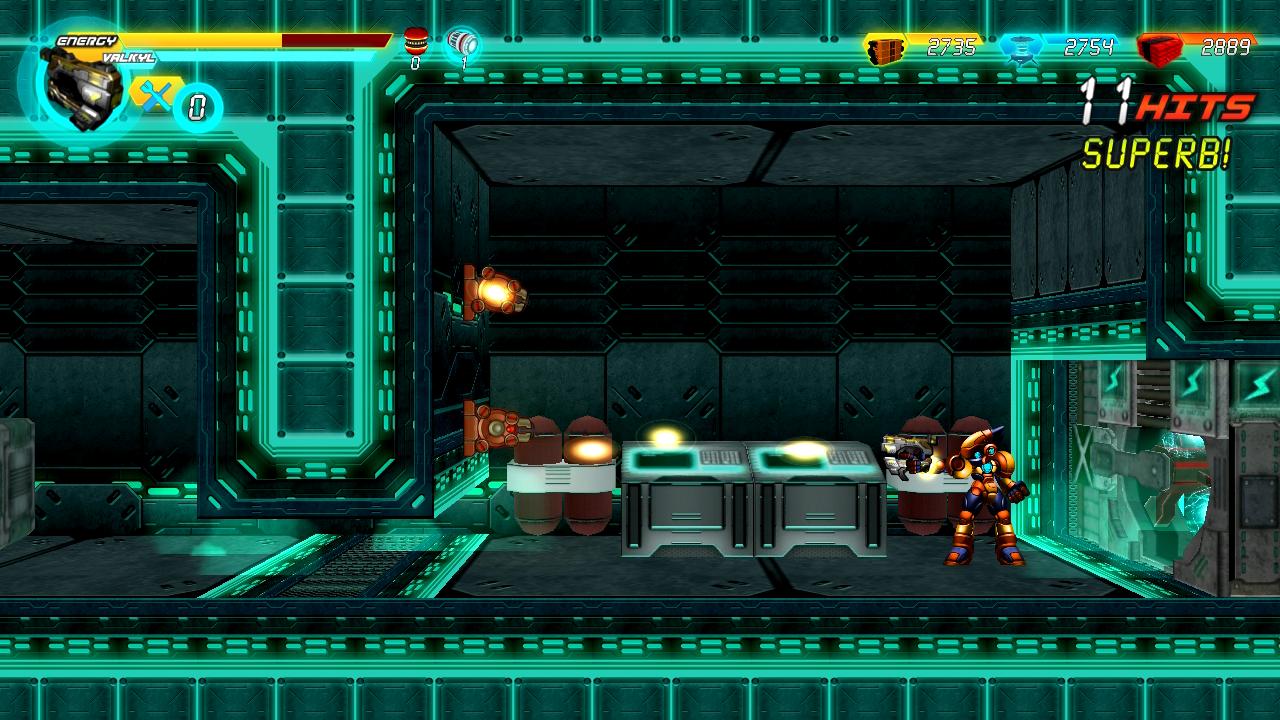Click the red materials counter icon
This screenshot has height=720, width=1280.
[x=1160, y=45]
